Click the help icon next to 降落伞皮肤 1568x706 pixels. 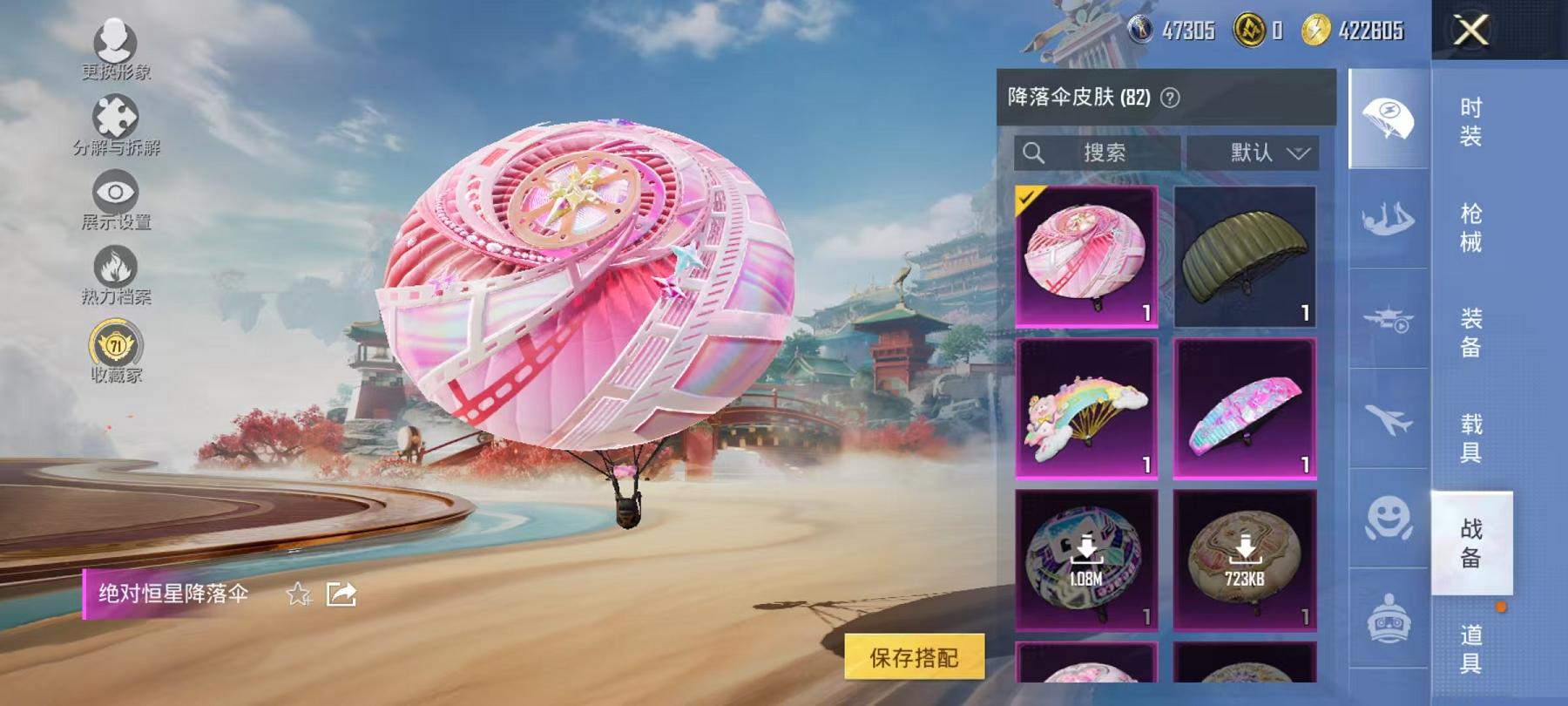click(1170, 98)
